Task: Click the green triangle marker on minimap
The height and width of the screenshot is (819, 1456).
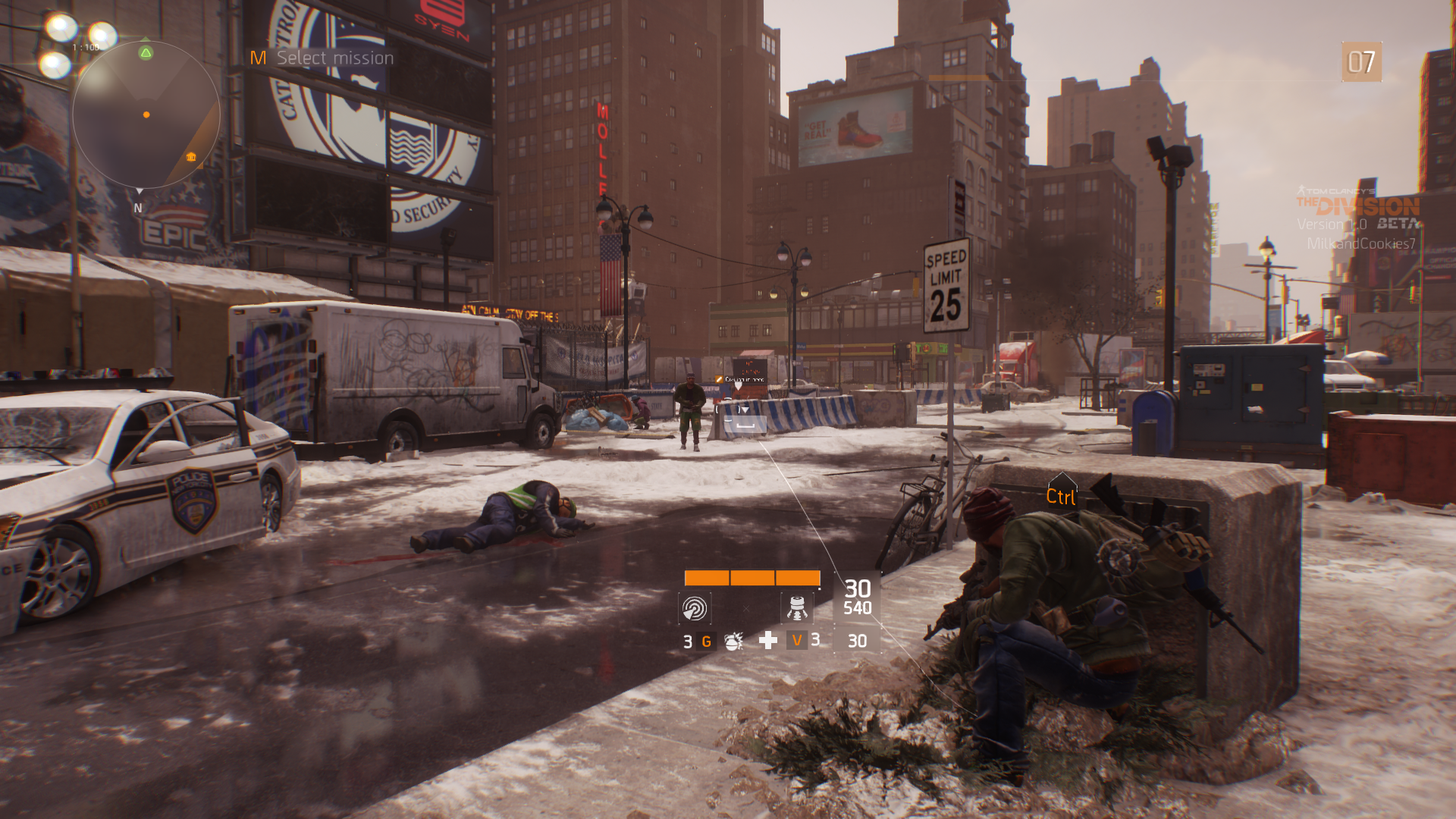Action: tap(146, 52)
